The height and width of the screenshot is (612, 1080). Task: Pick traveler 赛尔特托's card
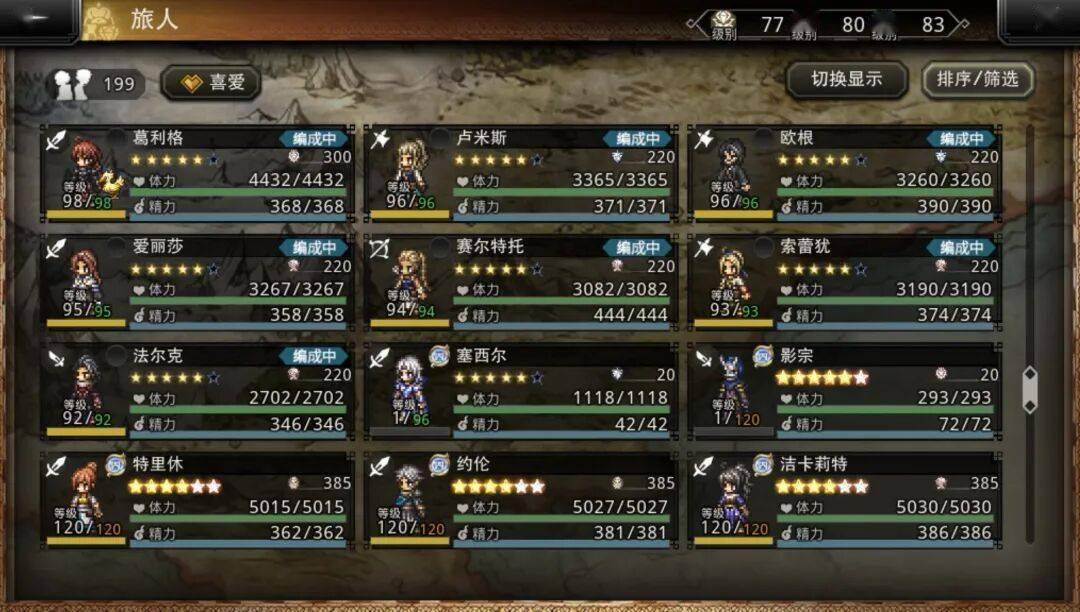coord(520,282)
